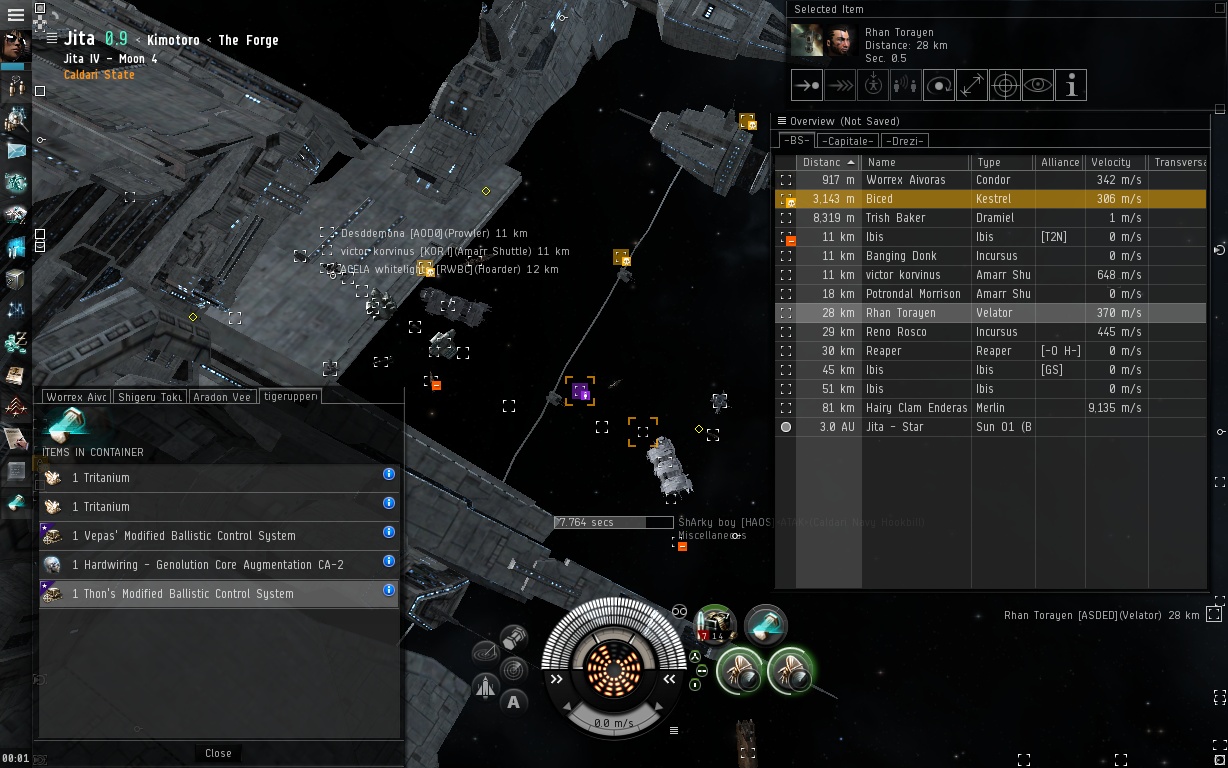Sort the overview by the Name column
The width and height of the screenshot is (1228, 768).
click(915, 162)
